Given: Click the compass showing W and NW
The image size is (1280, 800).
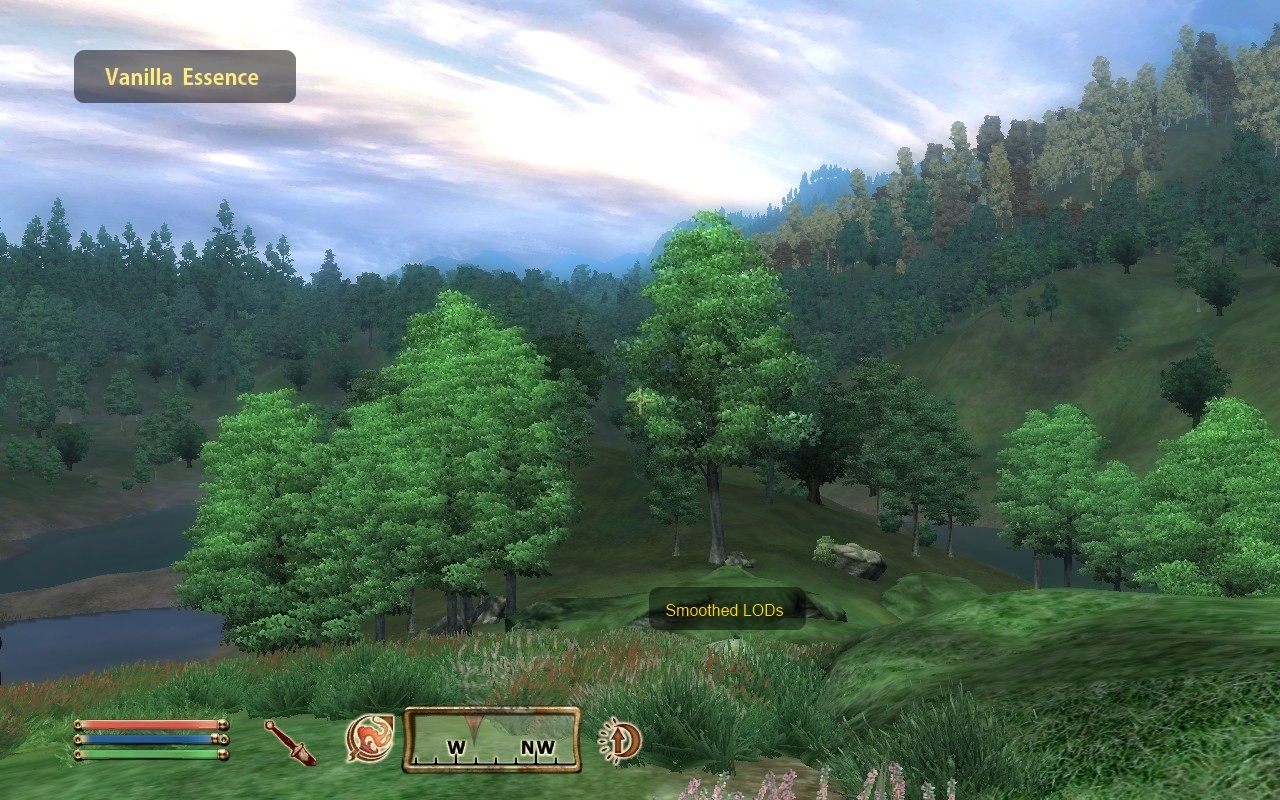Looking at the screenshot, I should tap(492, 740).
